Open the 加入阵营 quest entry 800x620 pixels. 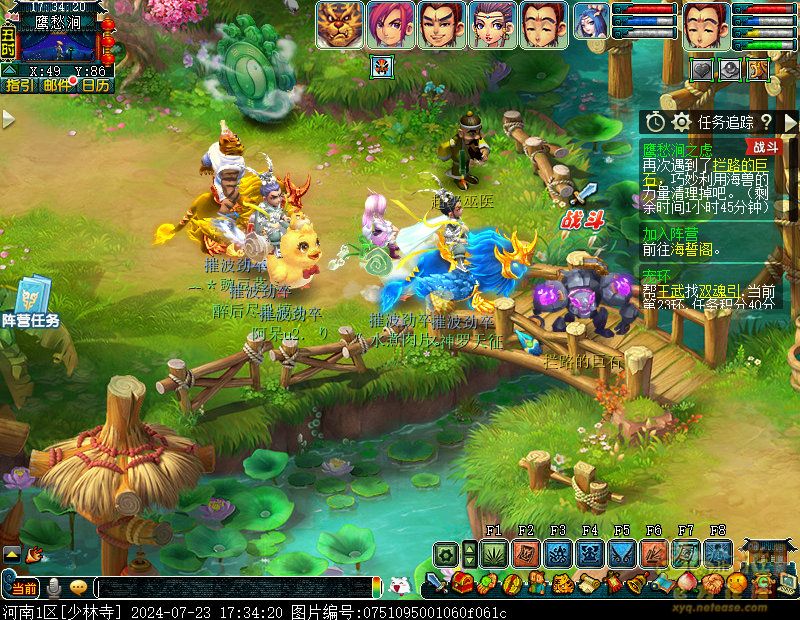pos(671,232)
